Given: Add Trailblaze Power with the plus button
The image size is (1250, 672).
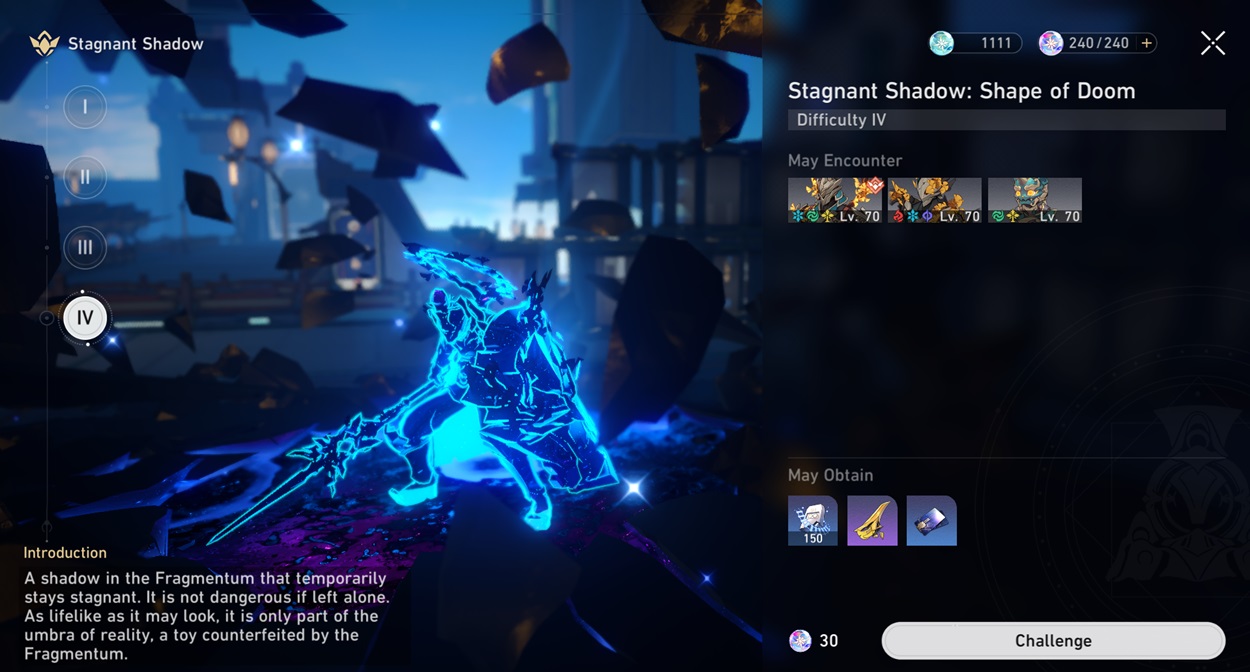Looking at the screenshot, I should click(1147, 43).
